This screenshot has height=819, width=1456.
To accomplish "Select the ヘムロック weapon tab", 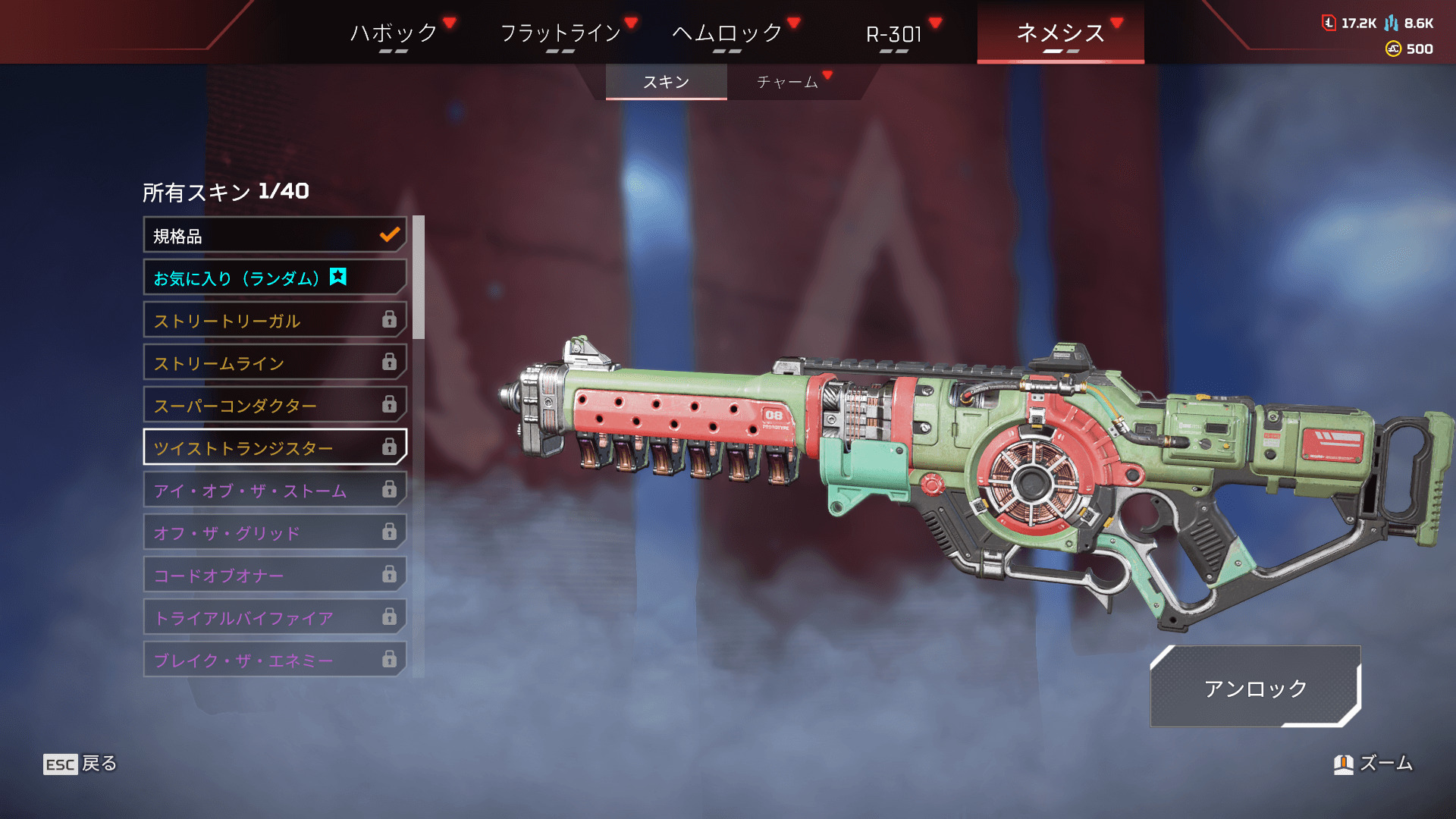I will point(726,33).
